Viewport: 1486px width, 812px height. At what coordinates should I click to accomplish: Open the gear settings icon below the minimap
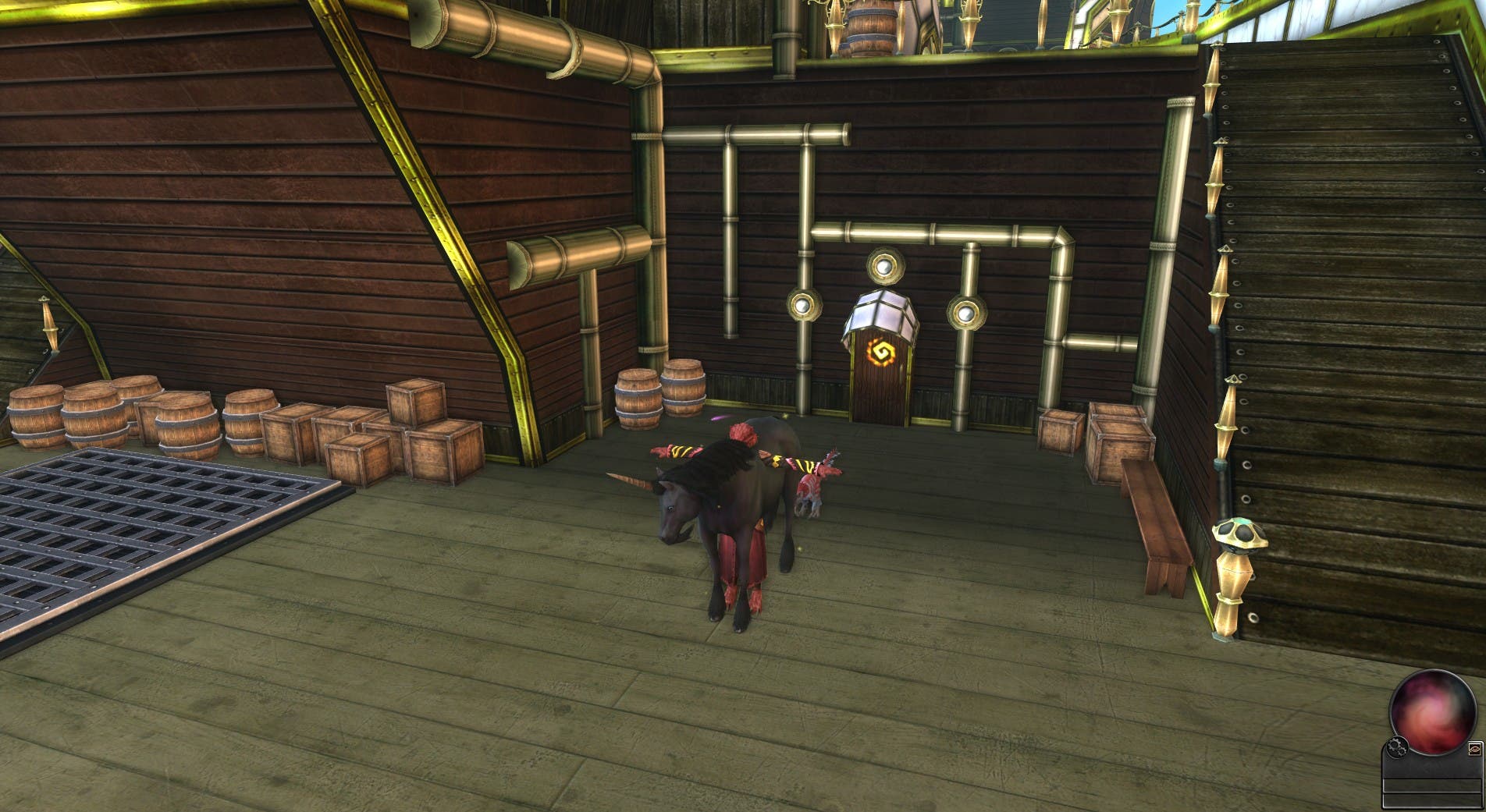tap(1398, 747)
